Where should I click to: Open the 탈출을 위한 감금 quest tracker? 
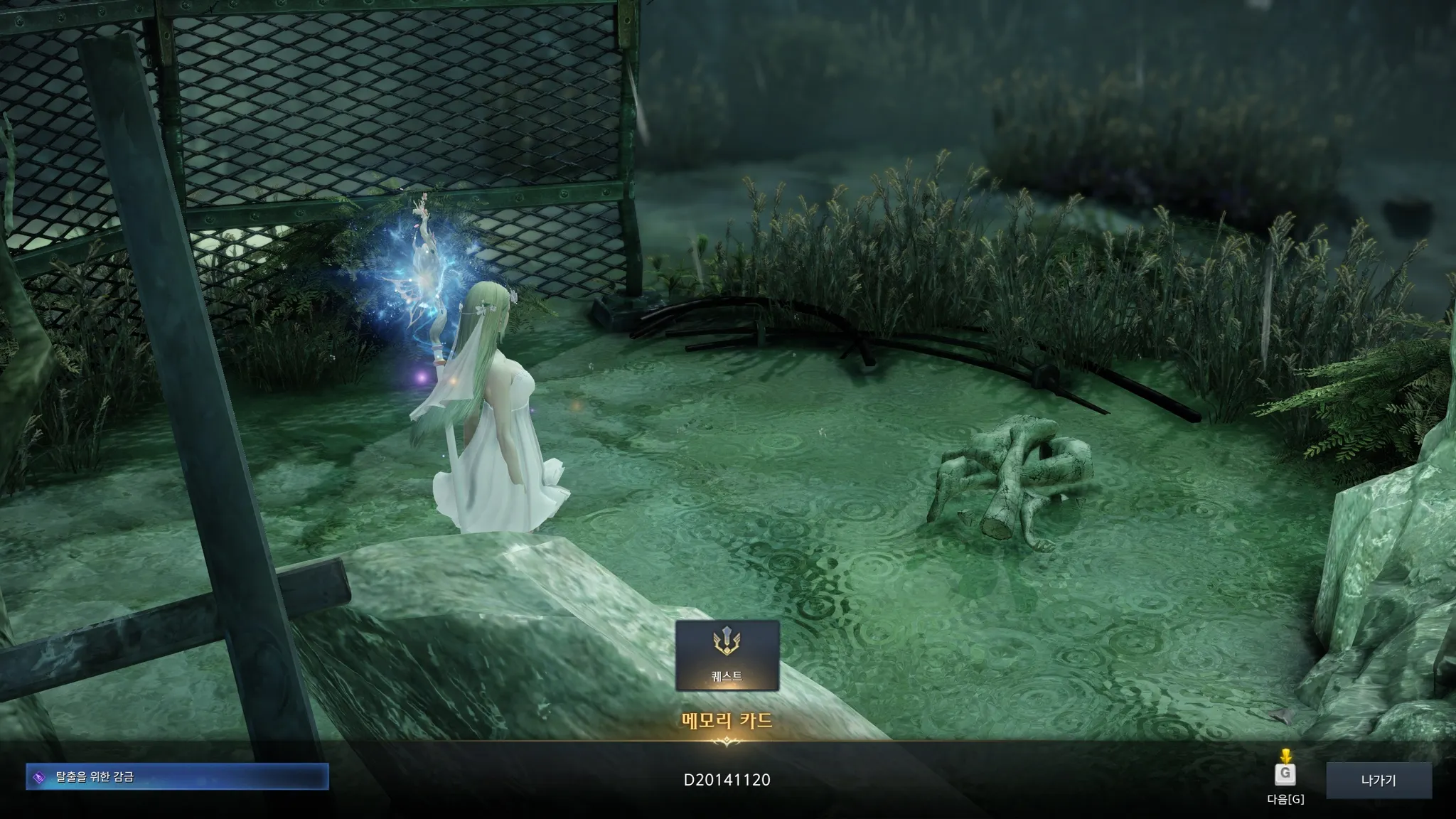tap(177, 777)
